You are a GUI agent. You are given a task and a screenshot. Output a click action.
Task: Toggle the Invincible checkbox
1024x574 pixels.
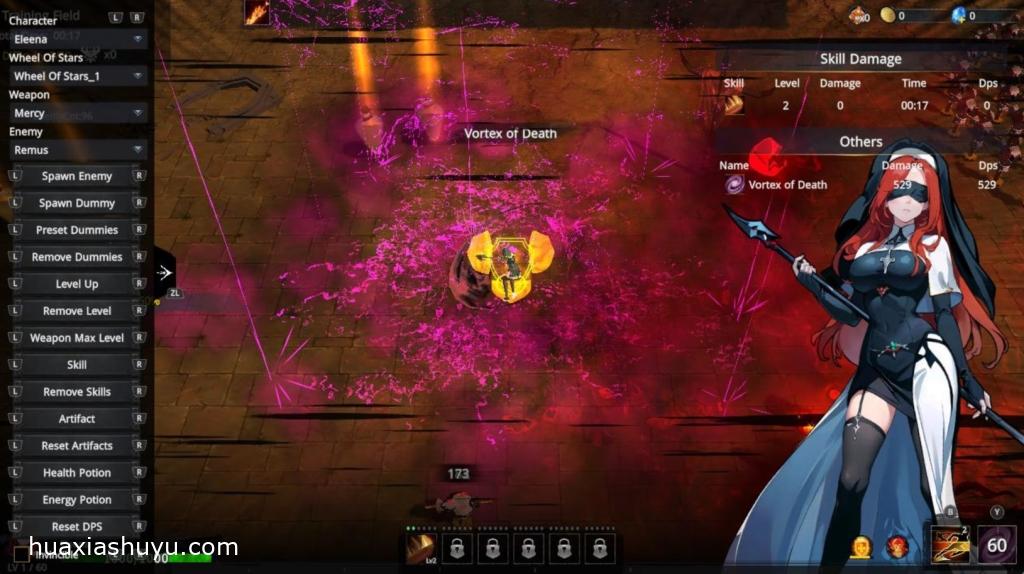tap(22, 553)
